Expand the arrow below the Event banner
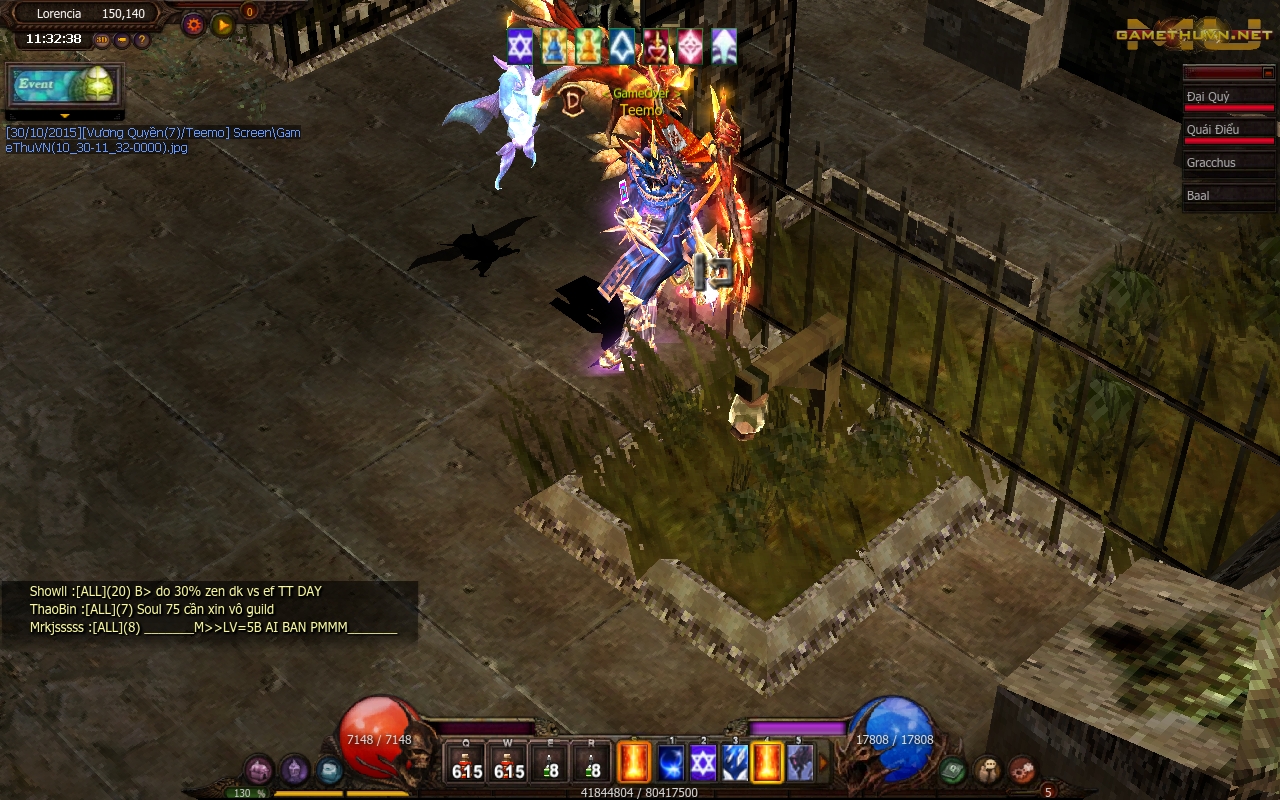 tap(65, 116)
